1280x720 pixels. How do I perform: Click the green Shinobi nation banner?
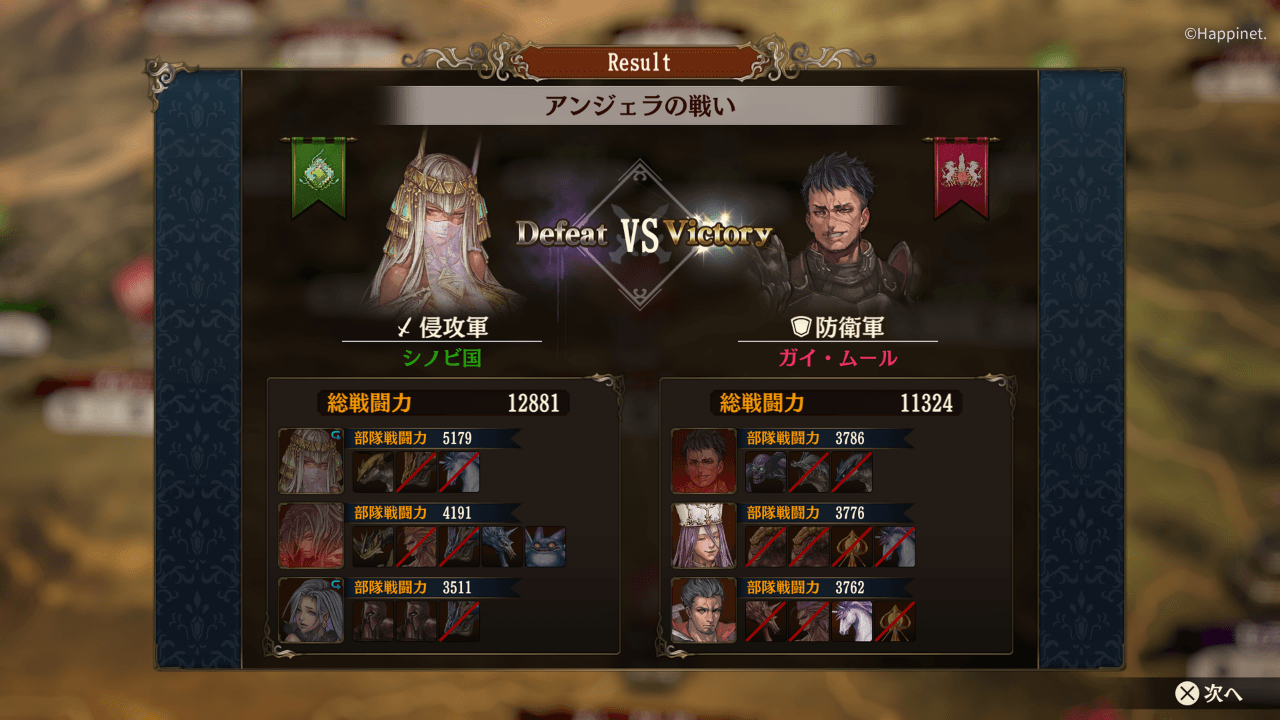tap(319, 177)
